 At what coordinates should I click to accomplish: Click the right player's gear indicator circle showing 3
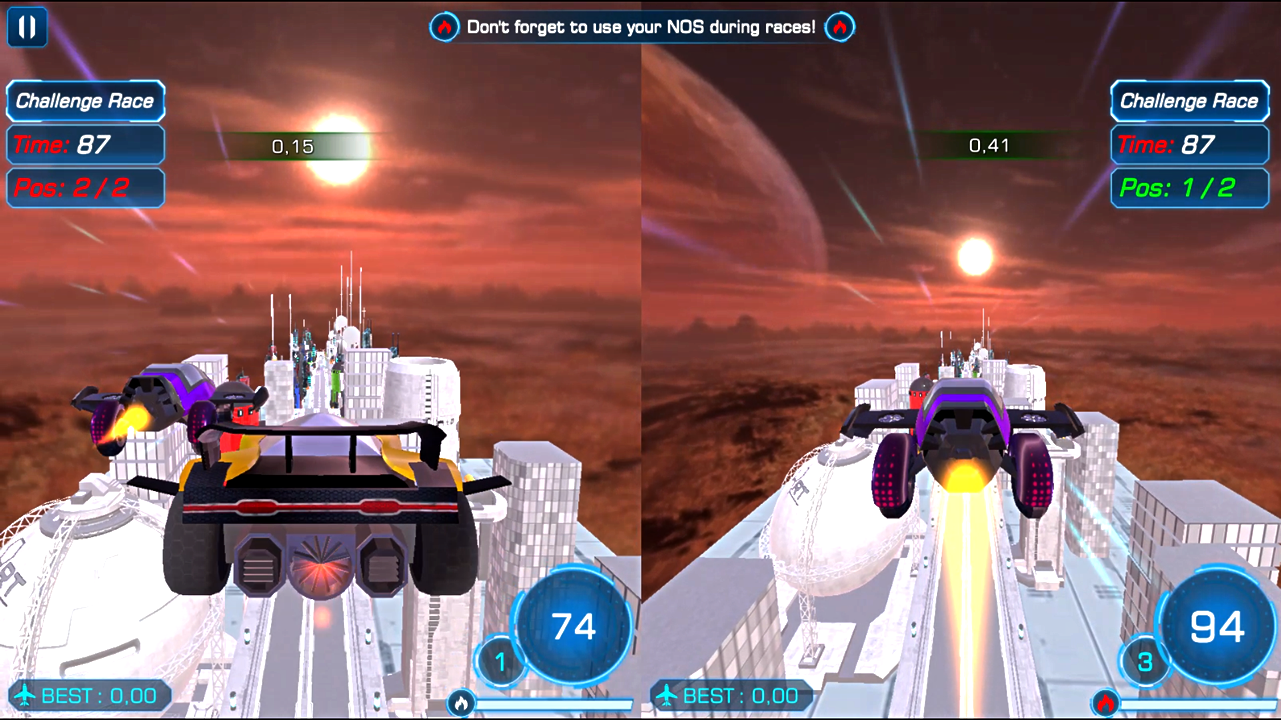pos(1144,661)
